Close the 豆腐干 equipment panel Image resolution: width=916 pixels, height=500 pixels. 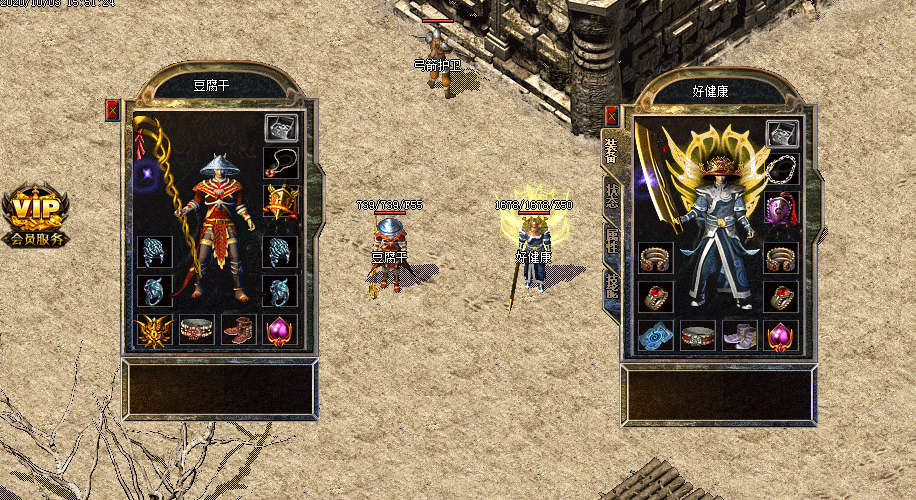[112, 110]
